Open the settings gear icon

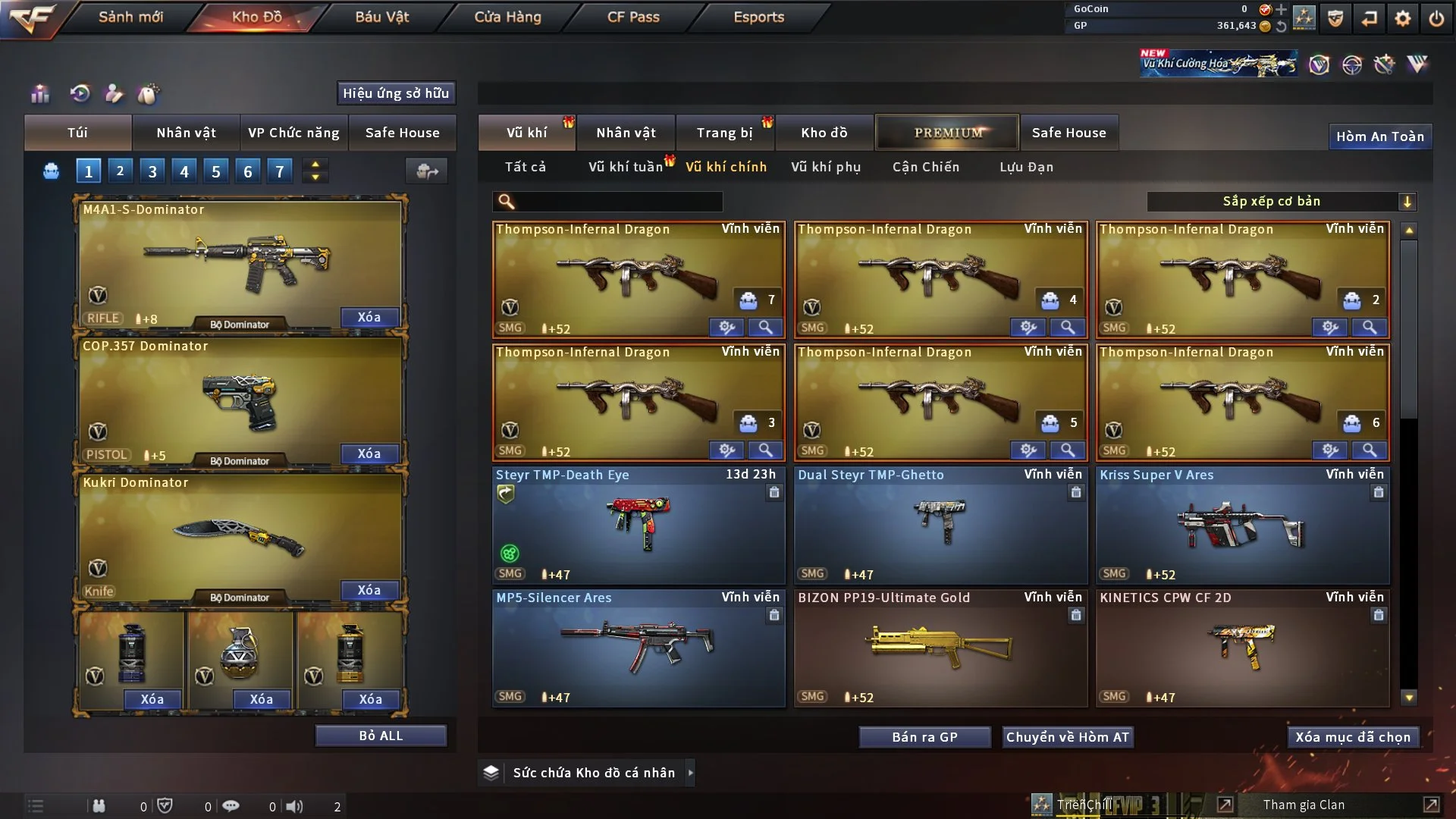(x=1404, y=17)
